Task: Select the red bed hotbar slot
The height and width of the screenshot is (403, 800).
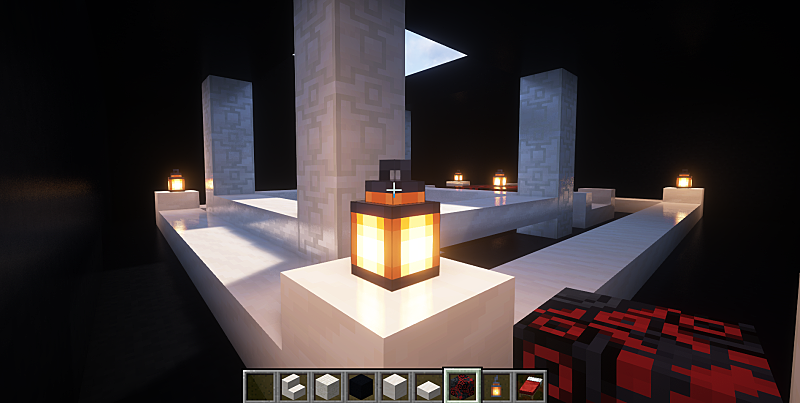Action: tap(530, 386)
